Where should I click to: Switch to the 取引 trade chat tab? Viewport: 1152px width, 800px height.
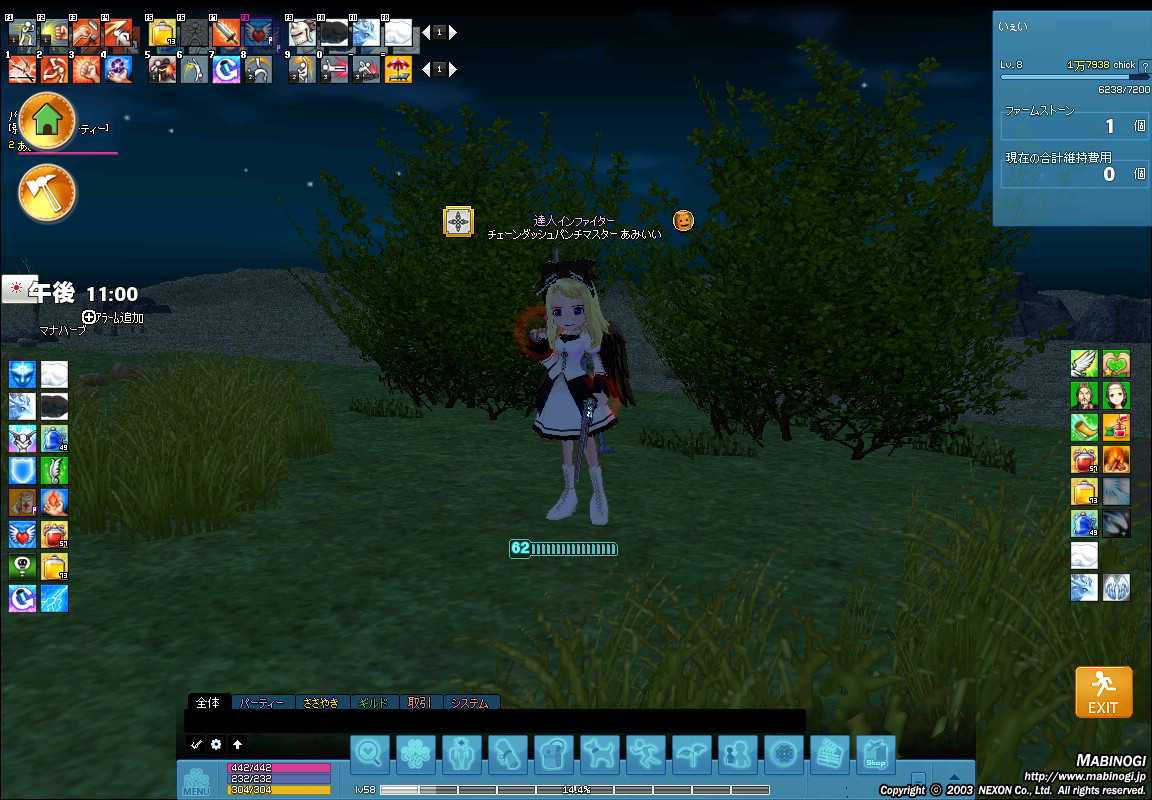coord(420,703)
